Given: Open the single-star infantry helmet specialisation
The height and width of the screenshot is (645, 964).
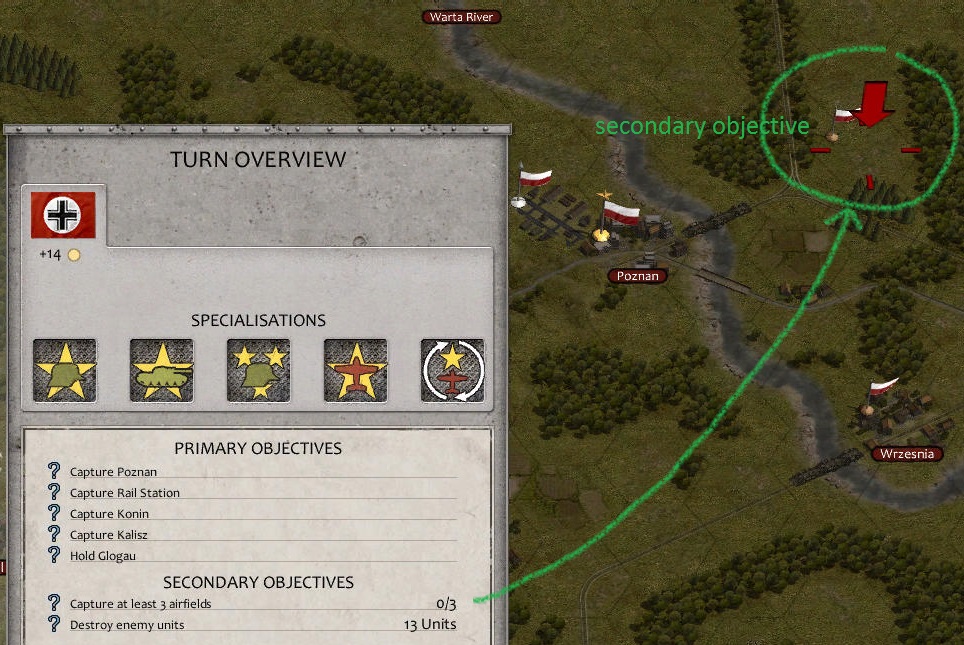Looking at the screenshot, I should (65, 371).
